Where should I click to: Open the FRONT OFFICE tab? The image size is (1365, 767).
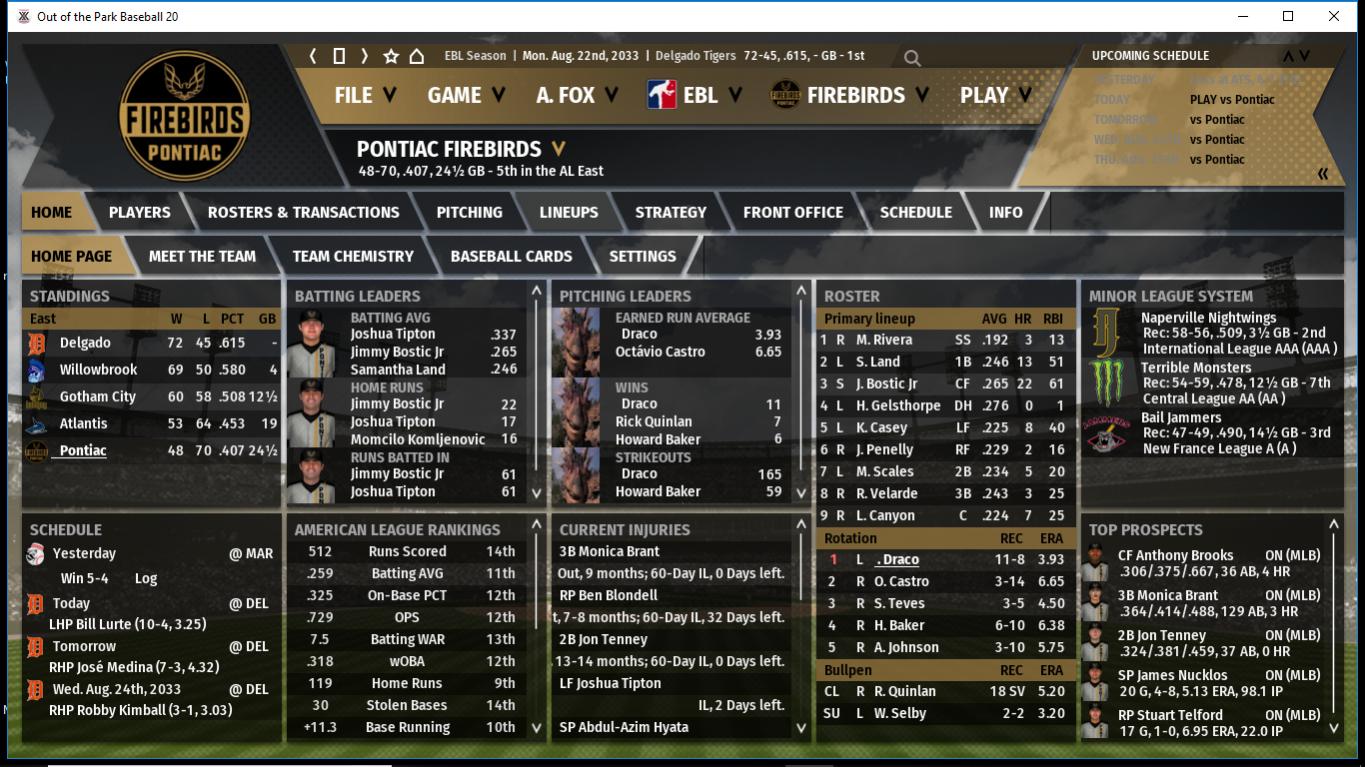tap(793, 212)
